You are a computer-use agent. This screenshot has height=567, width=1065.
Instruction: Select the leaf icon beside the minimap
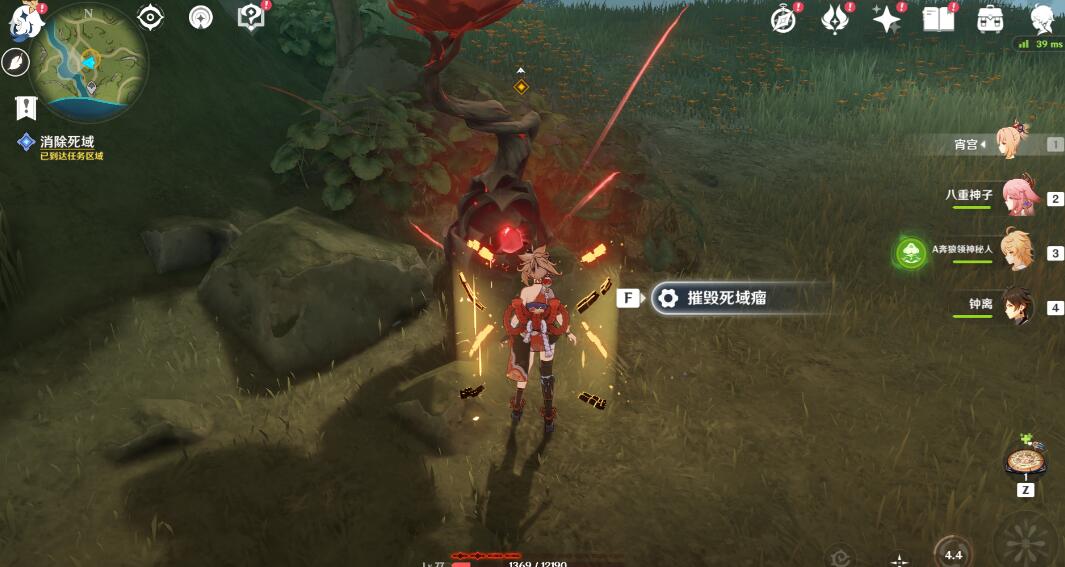click(16, 63)
